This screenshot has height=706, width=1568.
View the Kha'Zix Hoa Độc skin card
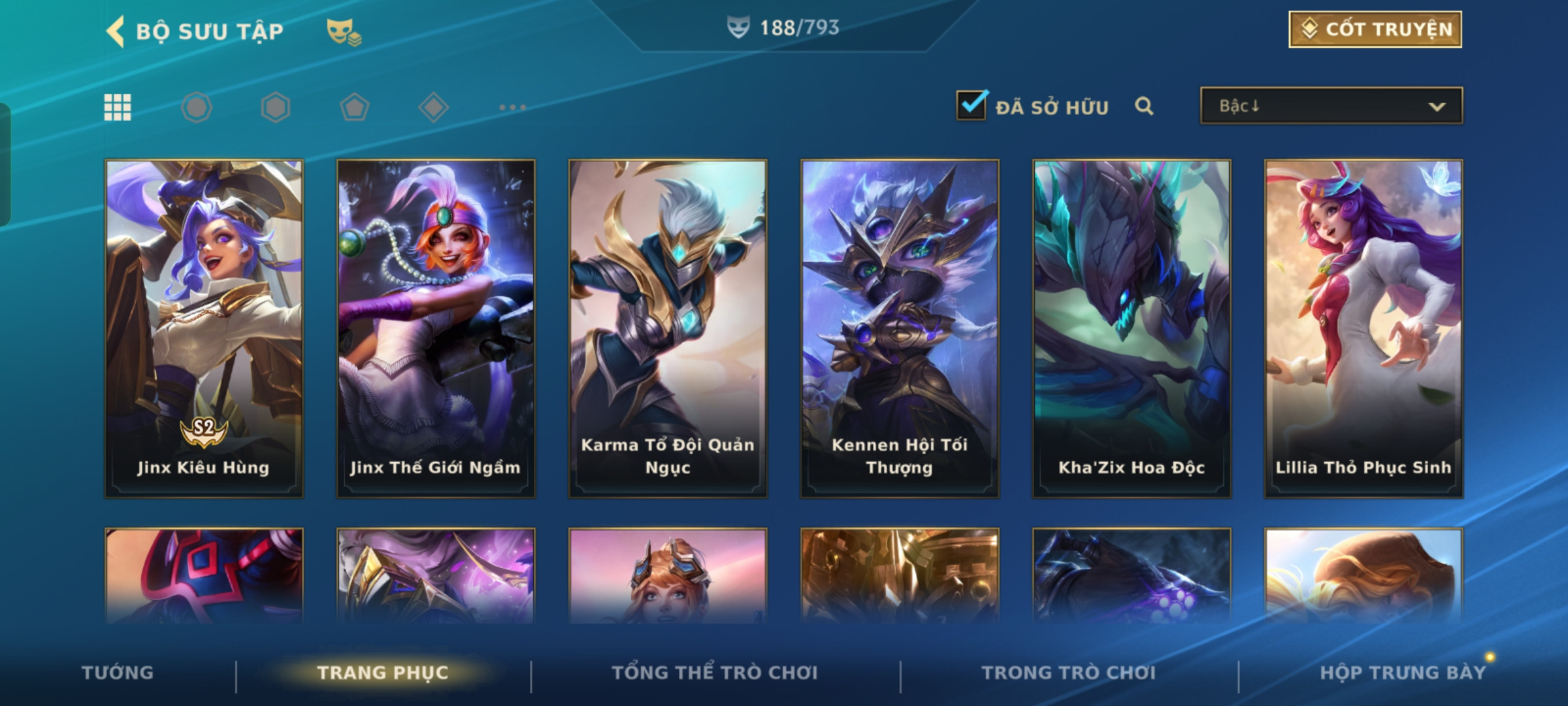[x=1132, y=328]
